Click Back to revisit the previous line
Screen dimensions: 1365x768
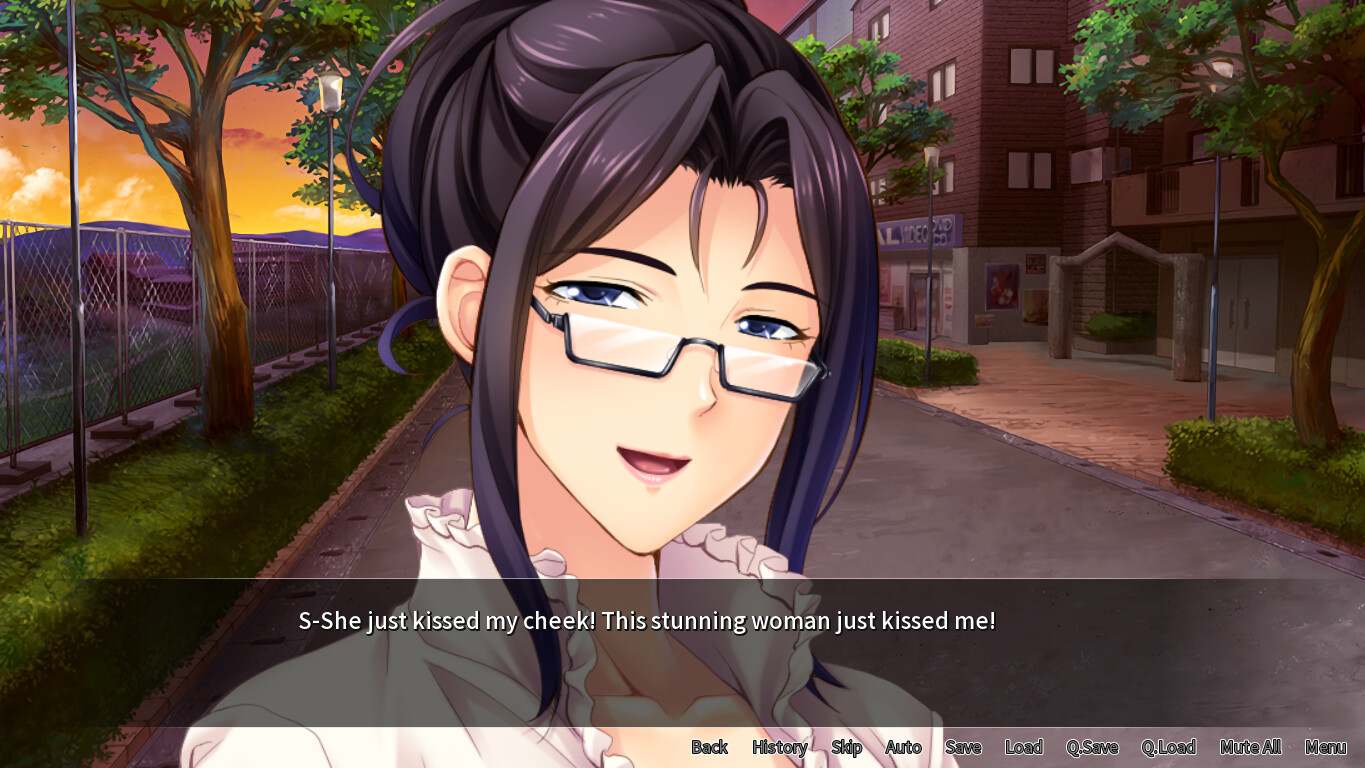pyautogui.click(x=709, y=747)
